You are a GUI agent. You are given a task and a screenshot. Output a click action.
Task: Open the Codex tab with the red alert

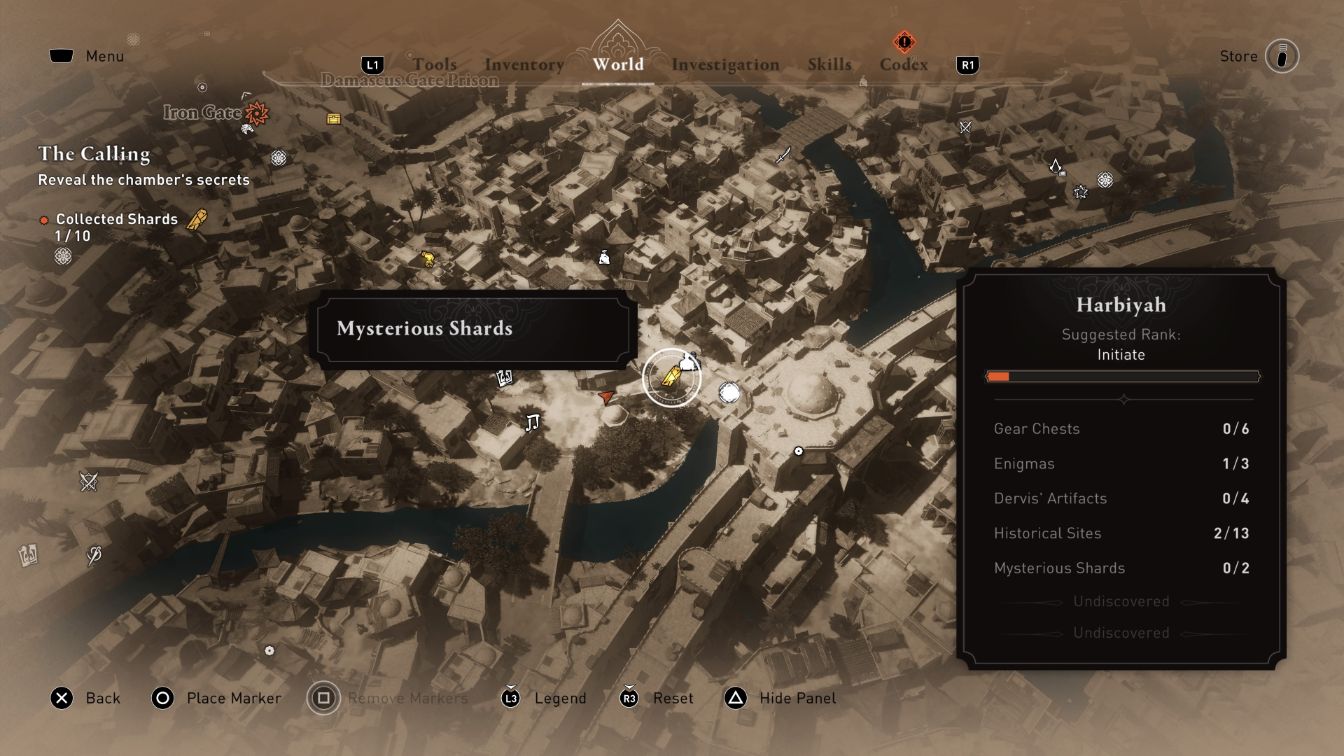pos(902,64)
